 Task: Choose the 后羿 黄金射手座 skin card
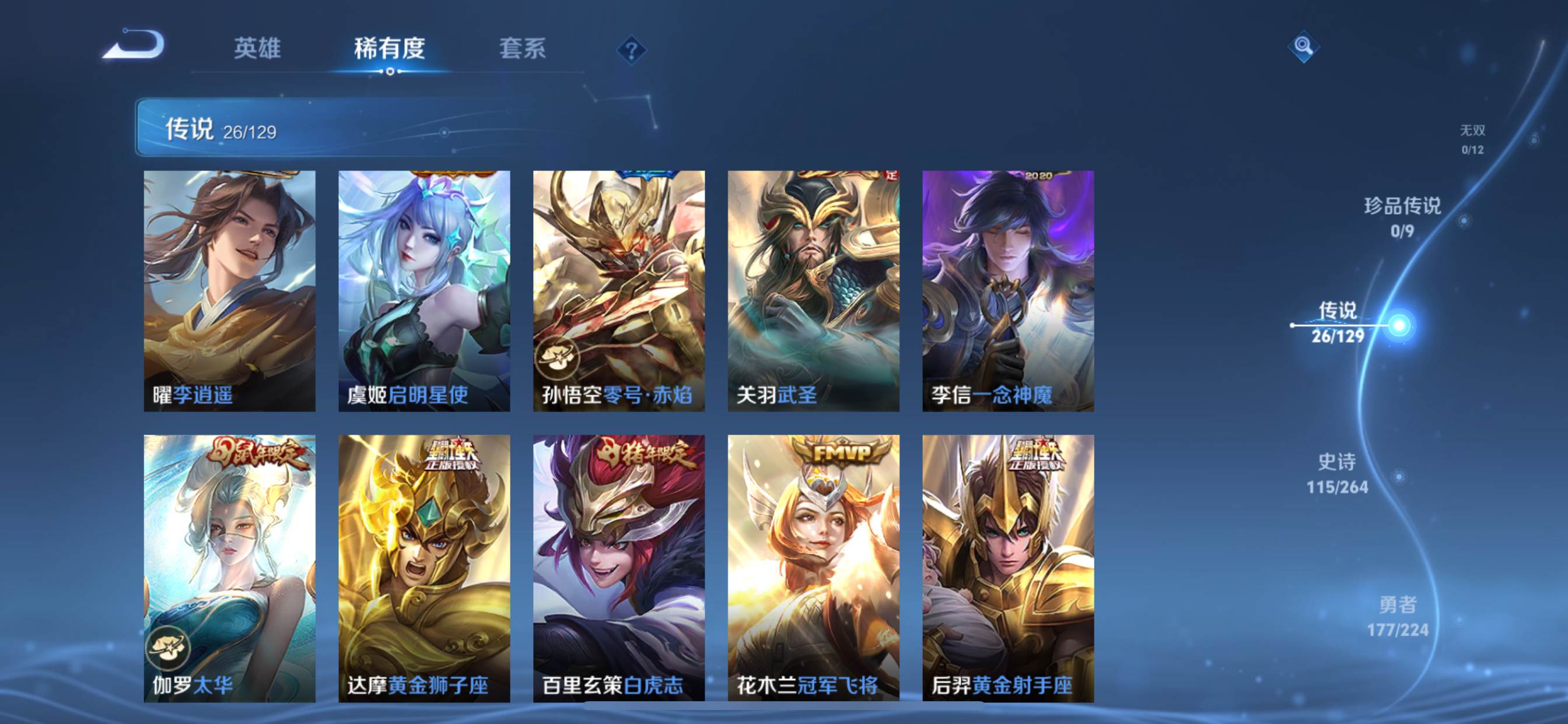pyautogui.click(x=1008, y=568)
